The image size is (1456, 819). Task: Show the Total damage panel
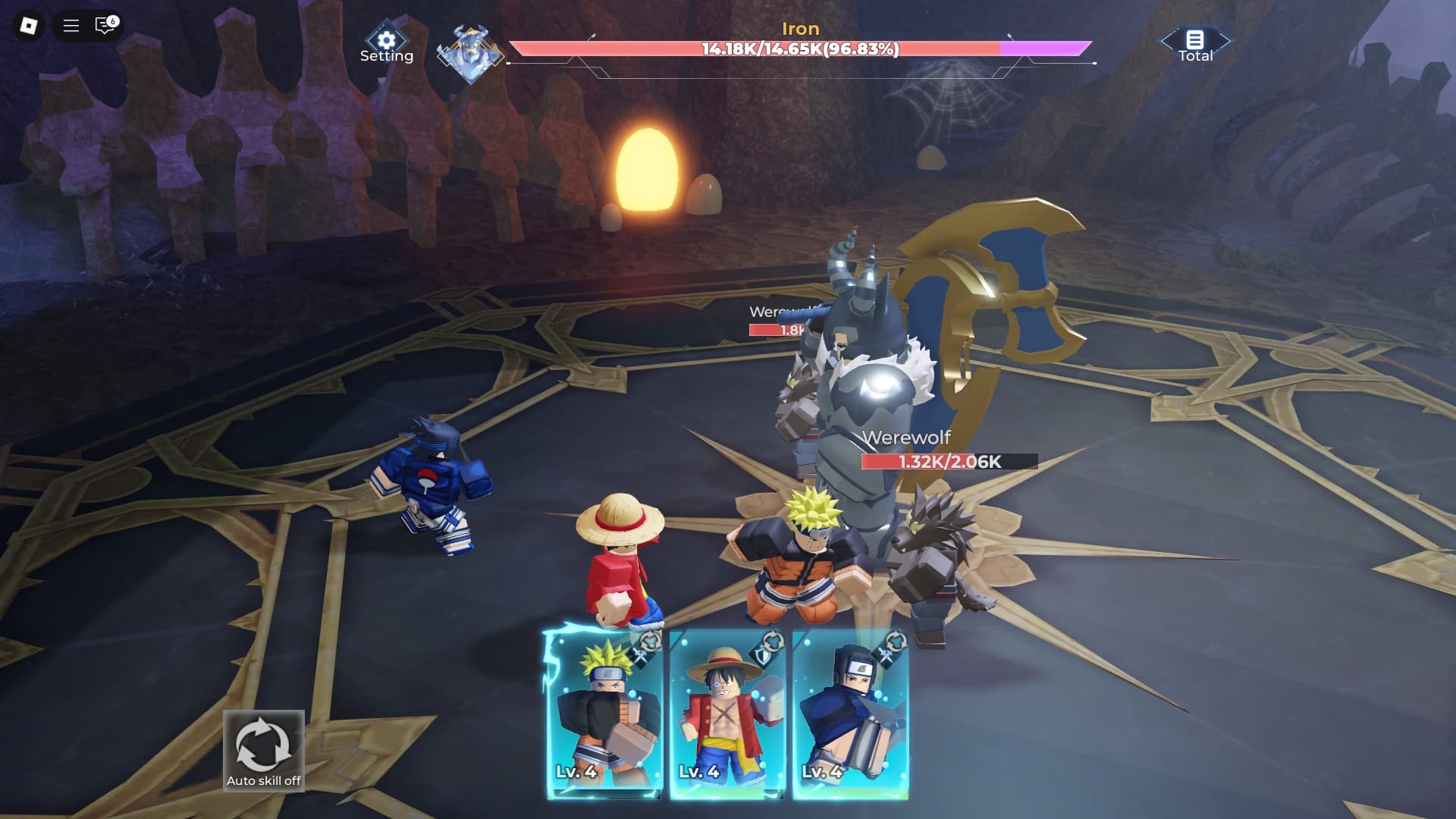tap(1194, 44)
